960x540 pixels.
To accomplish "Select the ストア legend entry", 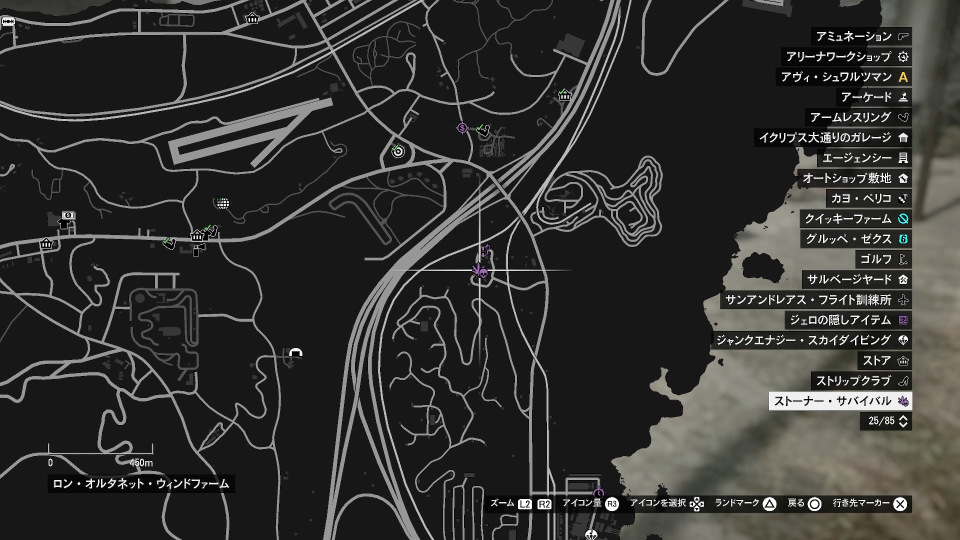I will (884, 360).
